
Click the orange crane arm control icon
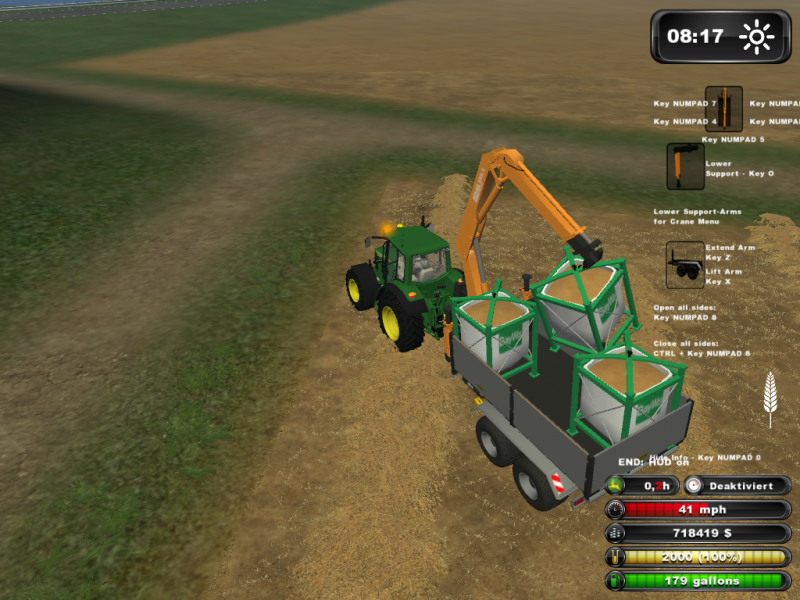723,109
